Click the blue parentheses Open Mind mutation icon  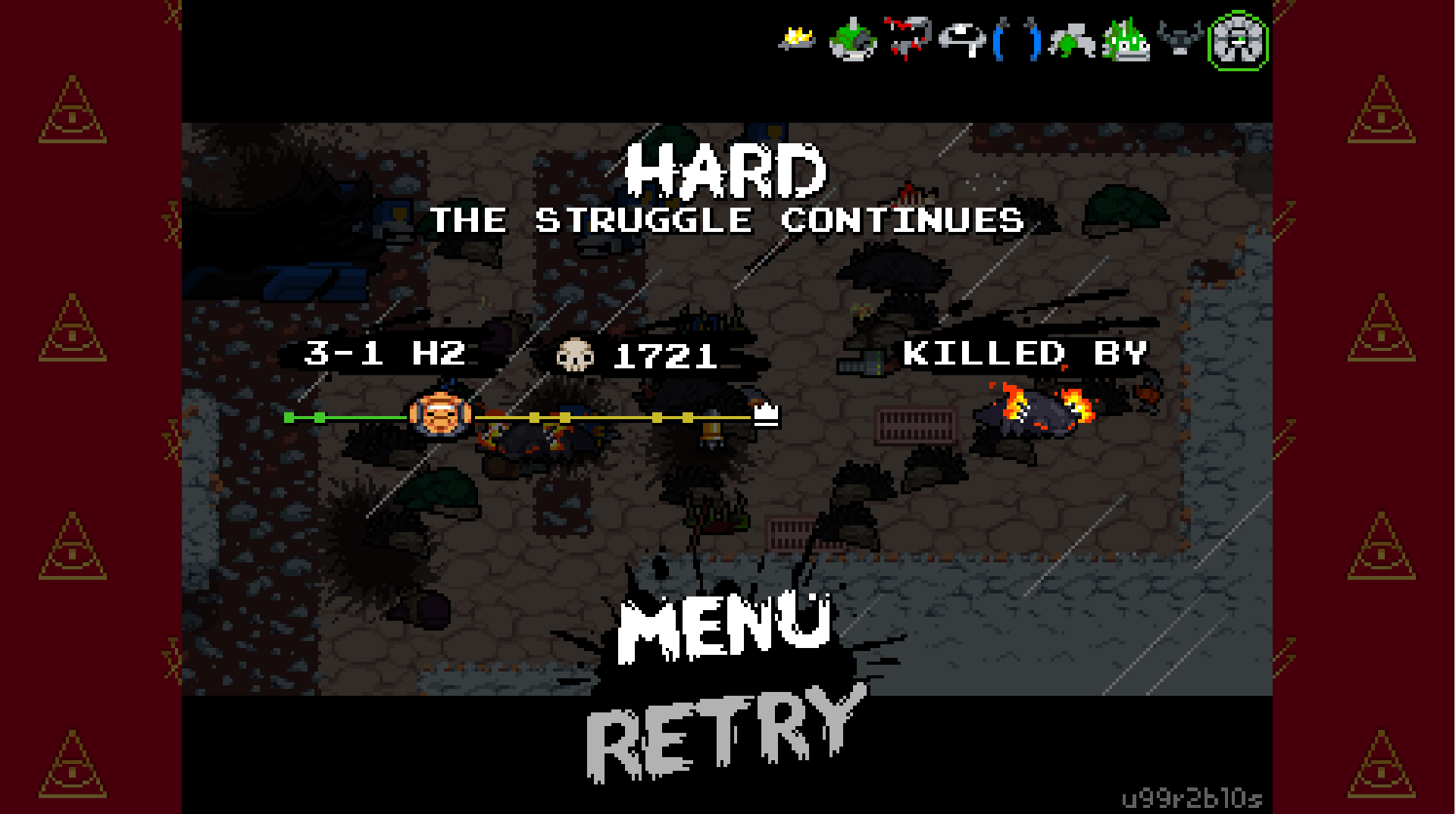click(1016, 42)
